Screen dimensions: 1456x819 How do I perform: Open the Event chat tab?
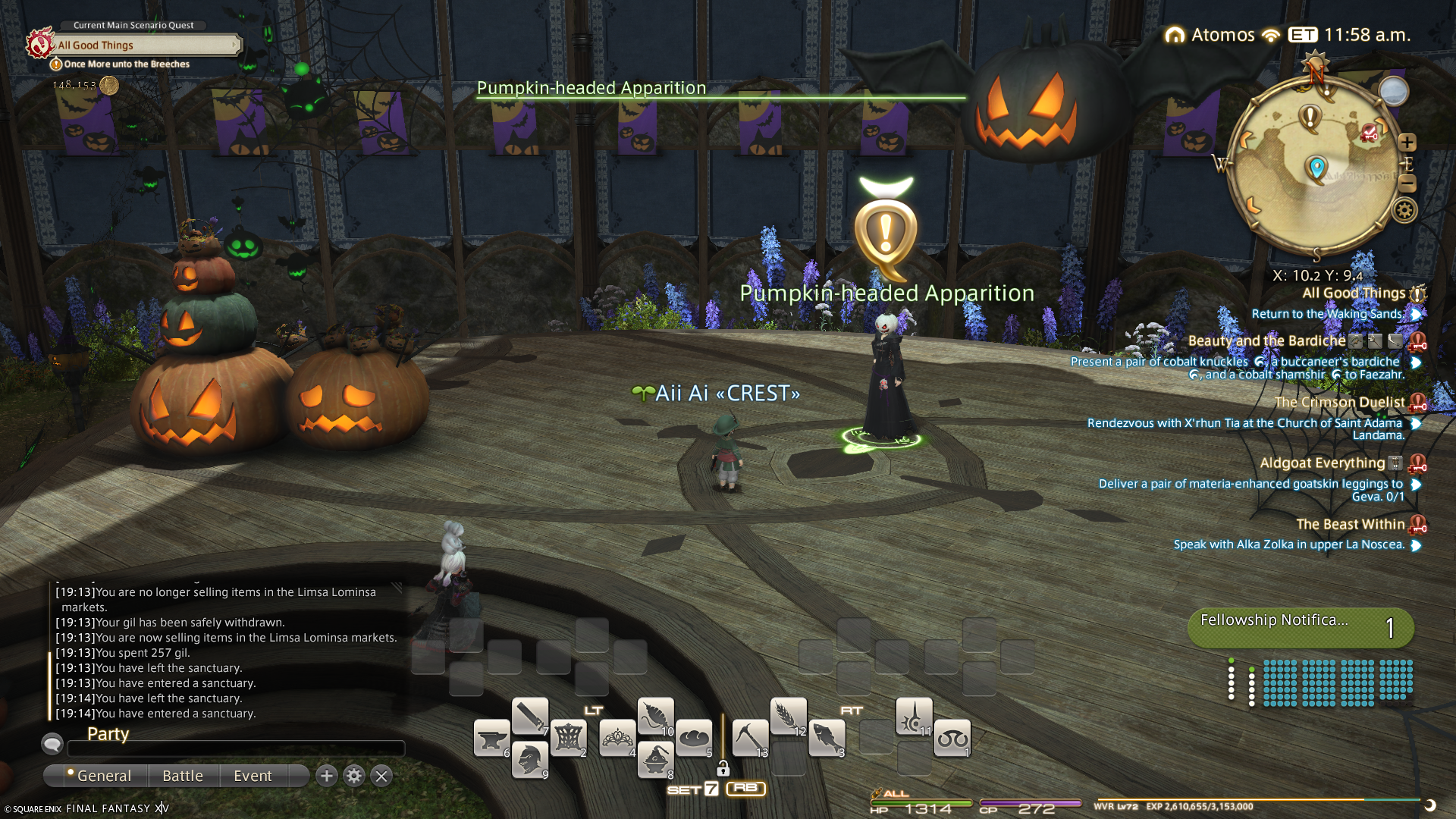[x=253, y=776]
